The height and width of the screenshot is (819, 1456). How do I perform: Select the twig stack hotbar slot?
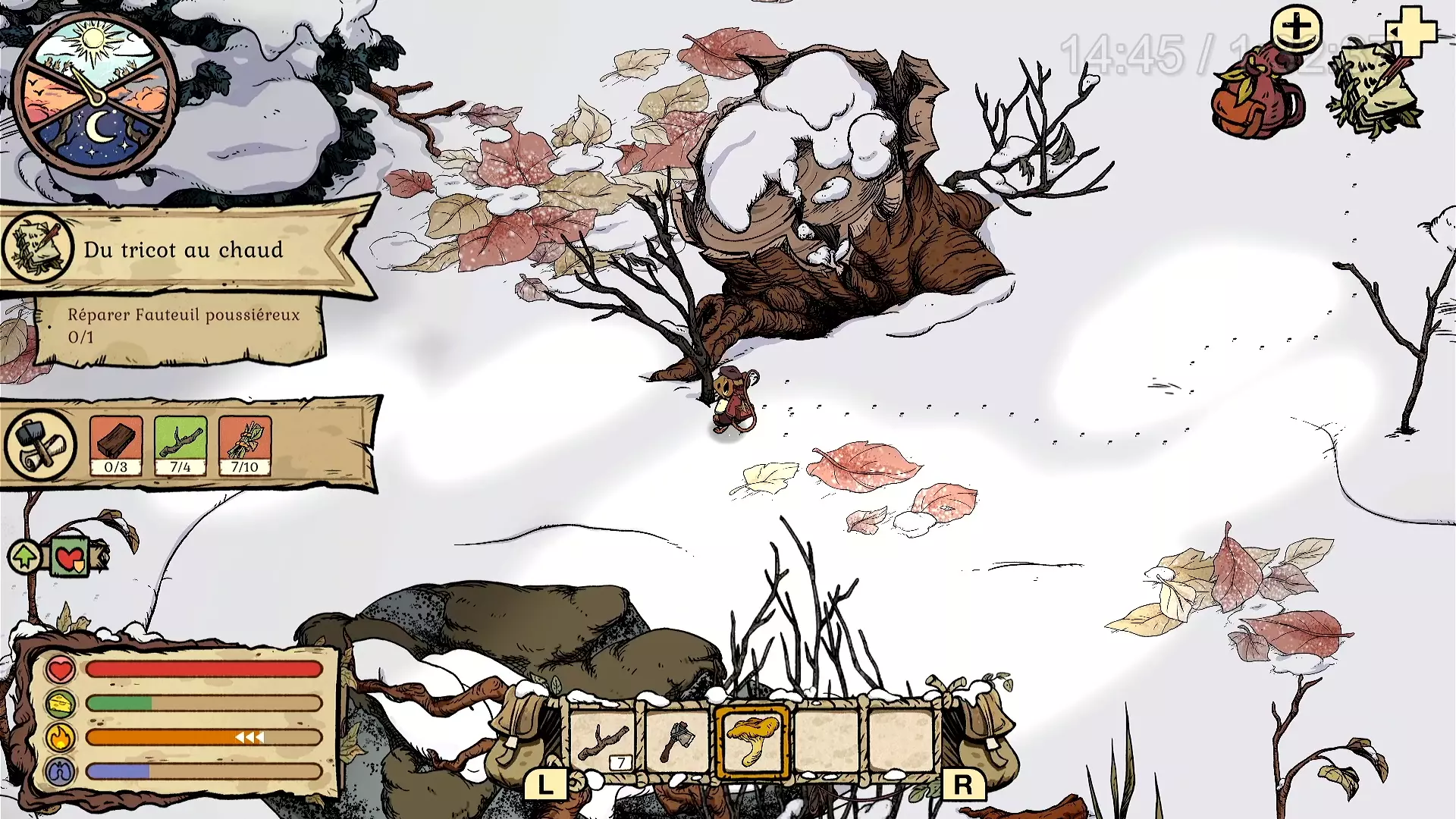[603, 741]
